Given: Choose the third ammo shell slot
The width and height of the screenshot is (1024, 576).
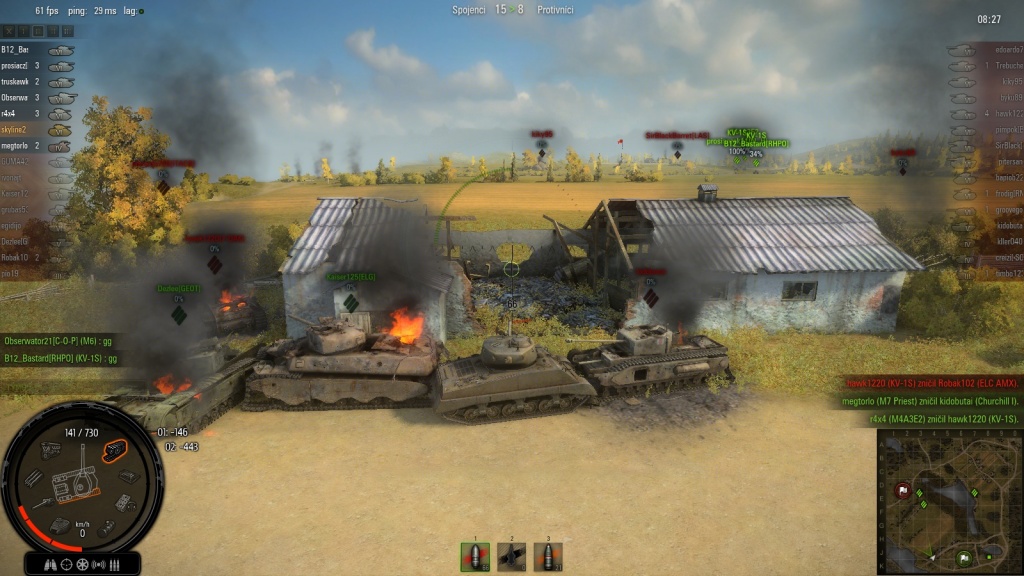Looking at the screenshot, I should coord(547,557).
